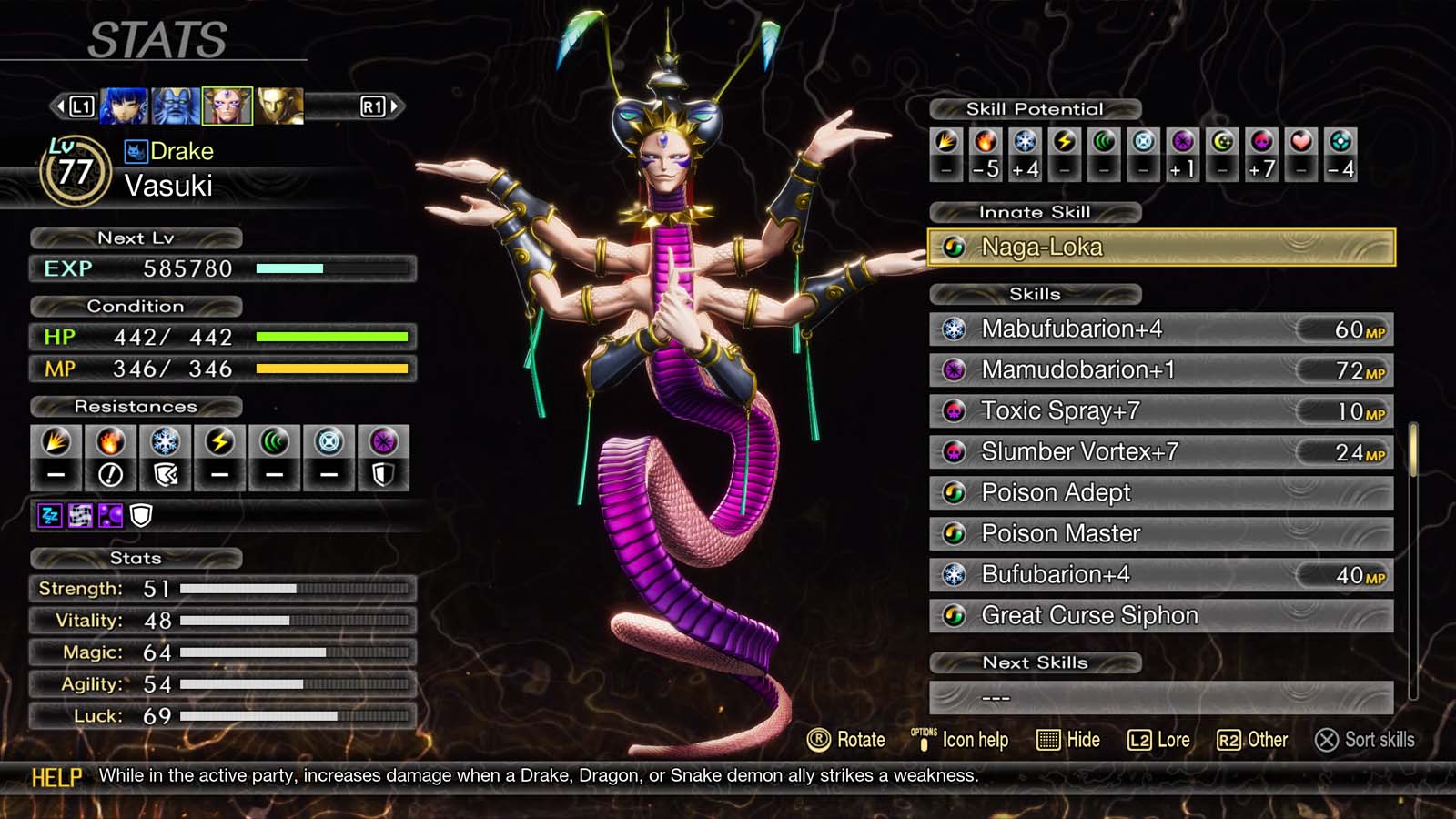Image resolution: width=1456 pixels, height=819 pixels.
Task: Click the Slumber Vortex skill icon
Action: coord(955,451)
